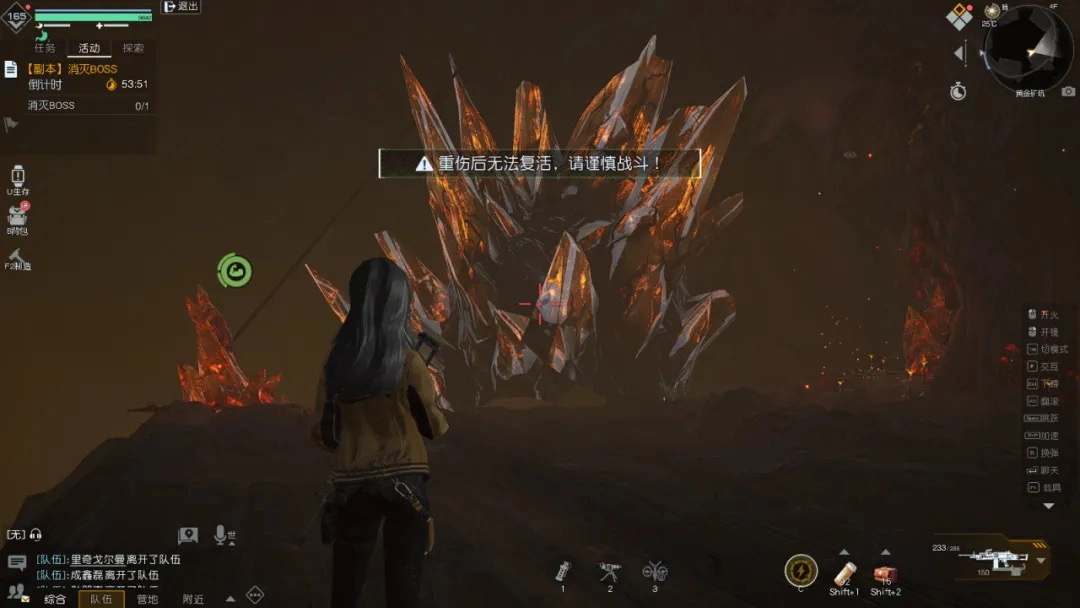Activate the lightning bolt skill icon

click(800, 570)
